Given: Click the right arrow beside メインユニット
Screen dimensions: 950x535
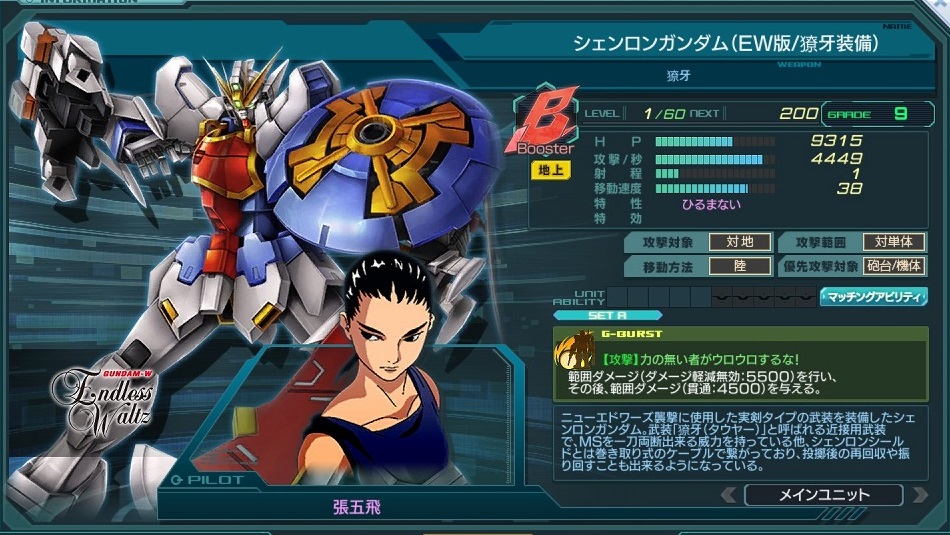Looking at the screenshot, I should [918, 495].
